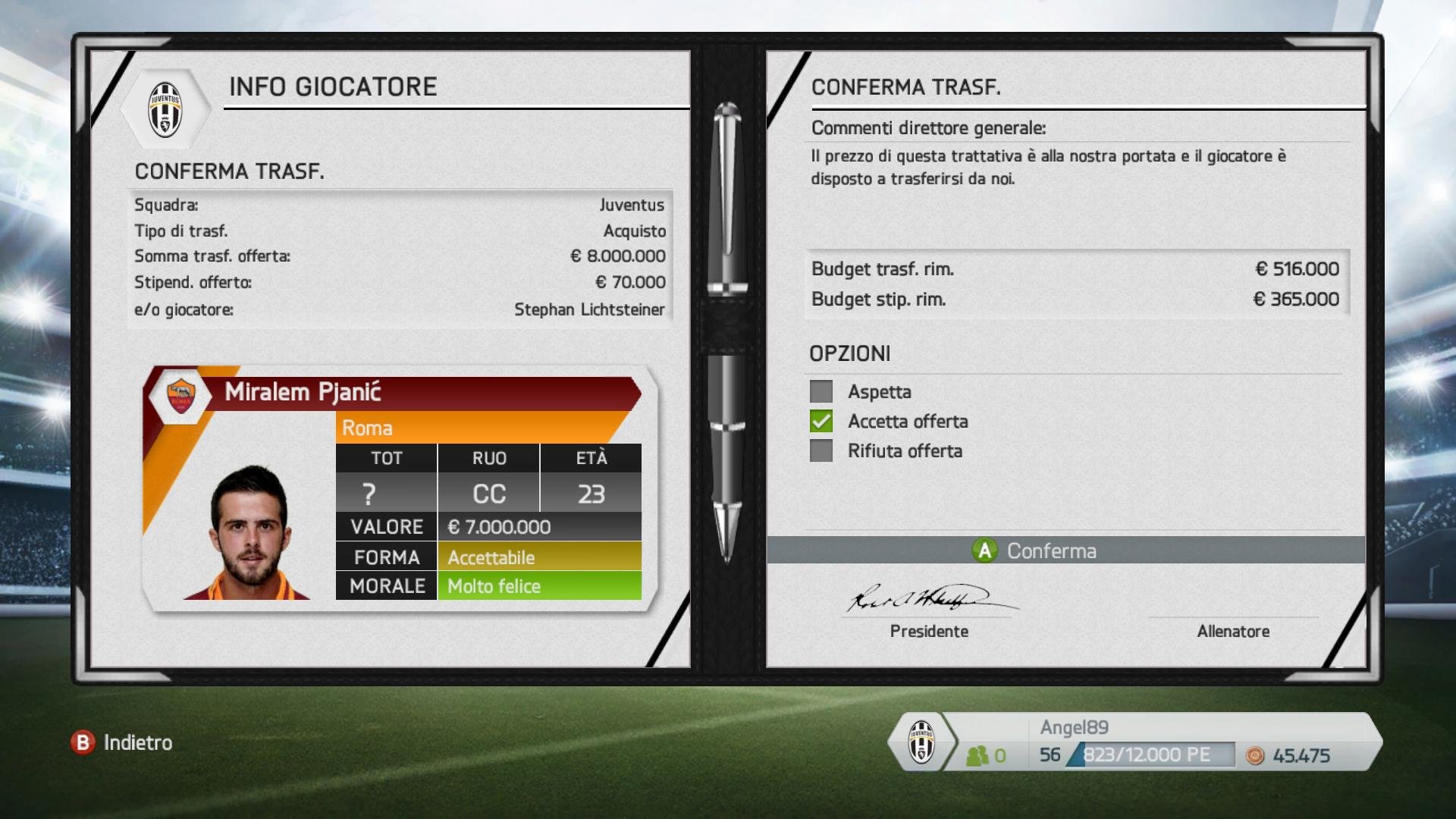The width and height of the screenshot is (1456, 819).
Task: Open Miralem Pjanić player card
Action: [x=400, y=487]
